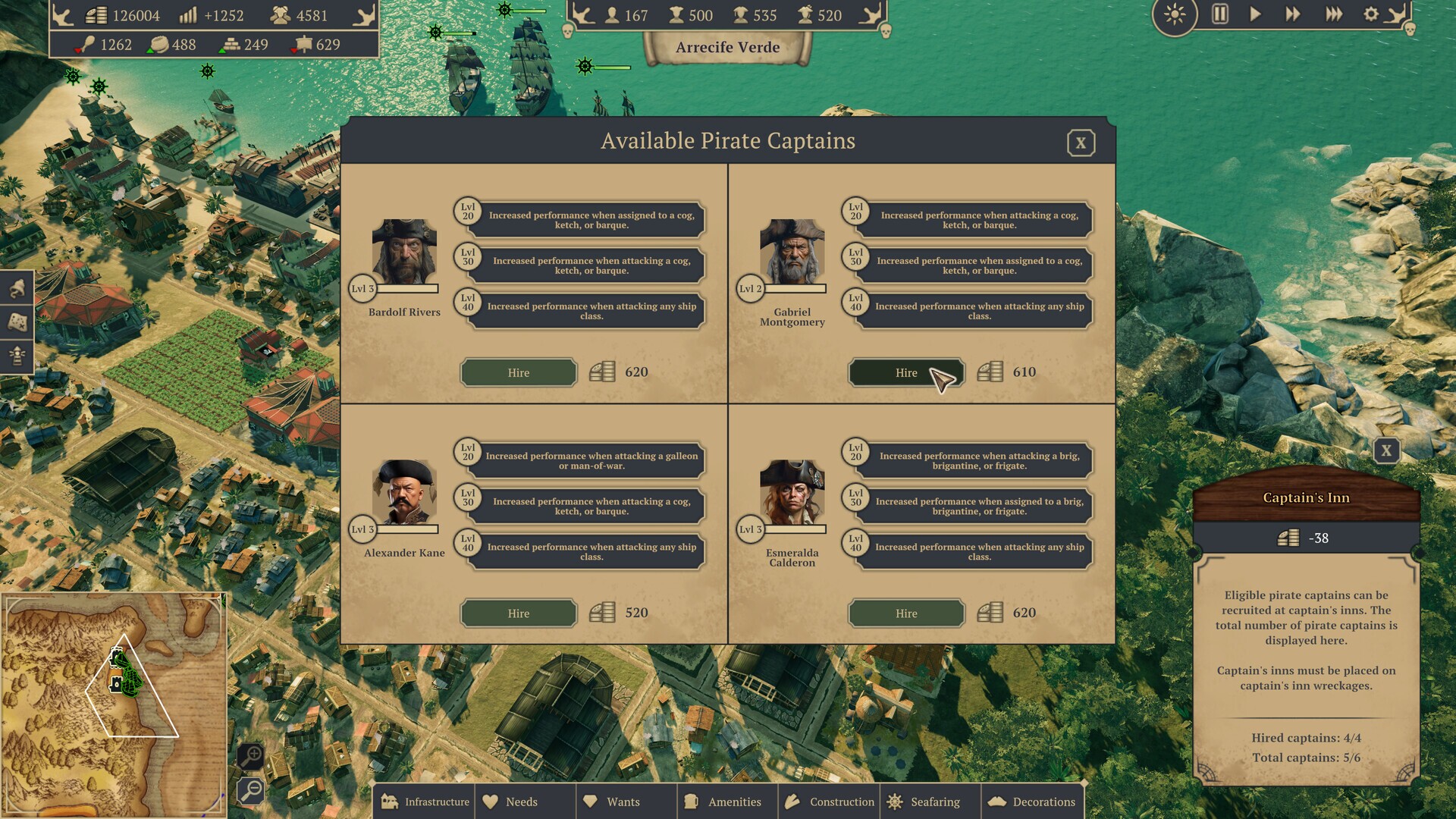1456x819 pixels.
Task: Close the Captain's Inn info panel
Action: (1387, 450)
